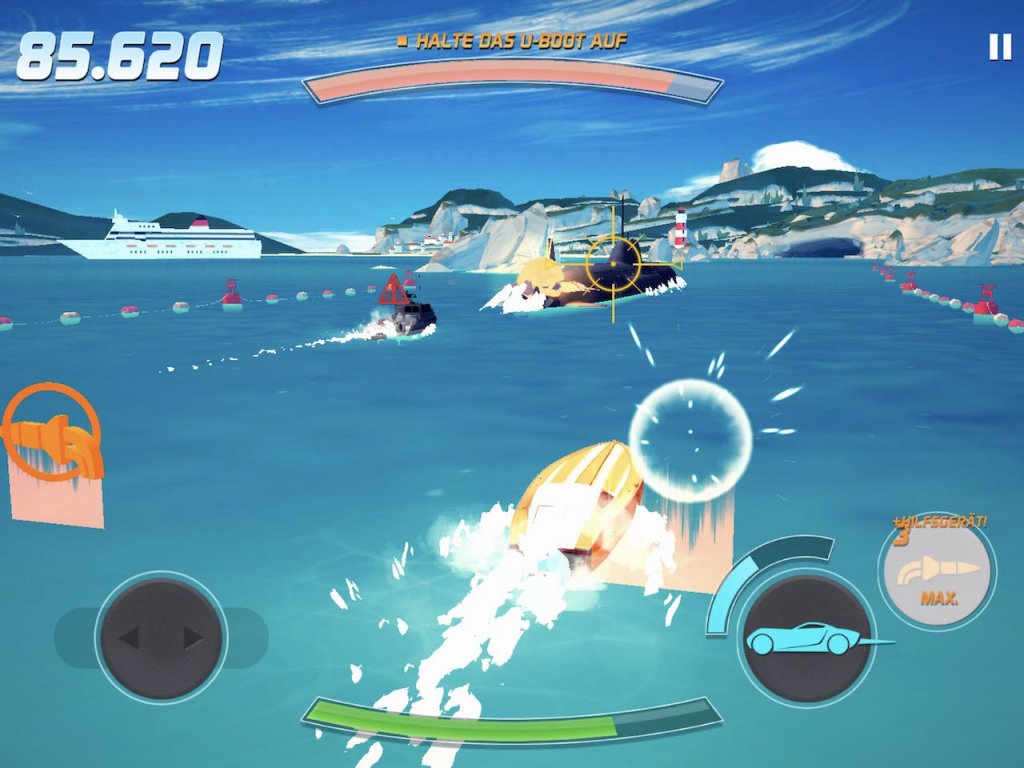The width and height of the screenshot is (1024, 768).
Task: Fire the Hilfsgerät missile gadget button
Action: coord(936,572)
